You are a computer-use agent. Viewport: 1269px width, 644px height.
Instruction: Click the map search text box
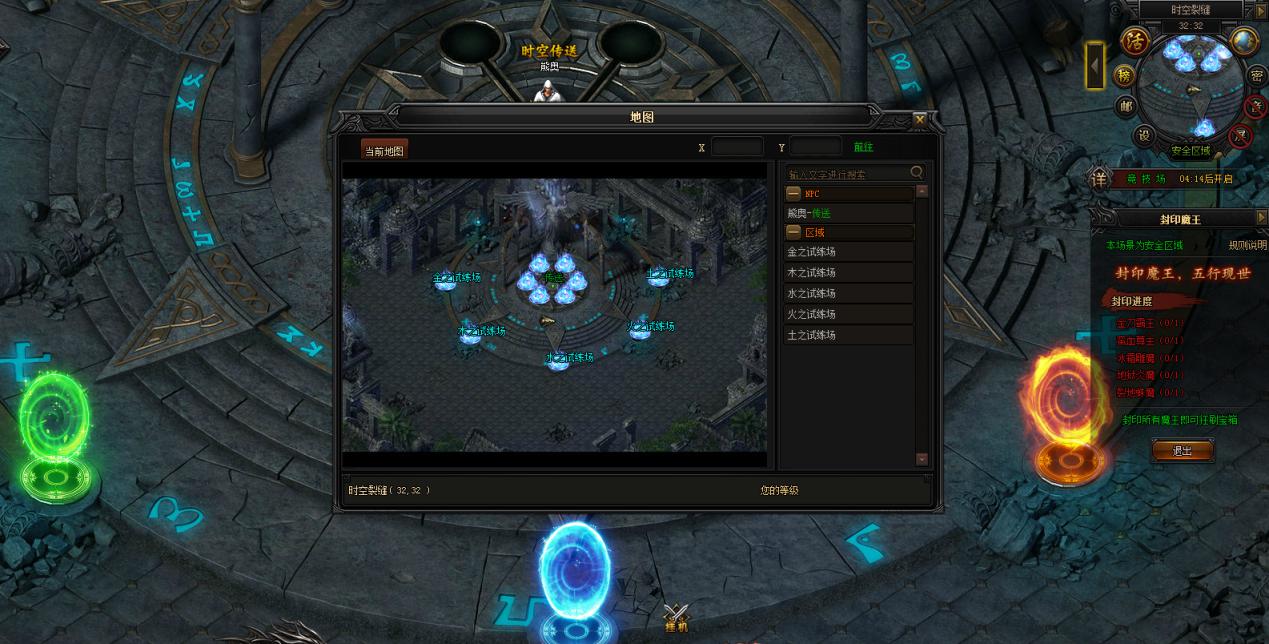pyautogui.click(x=846, y=174)
